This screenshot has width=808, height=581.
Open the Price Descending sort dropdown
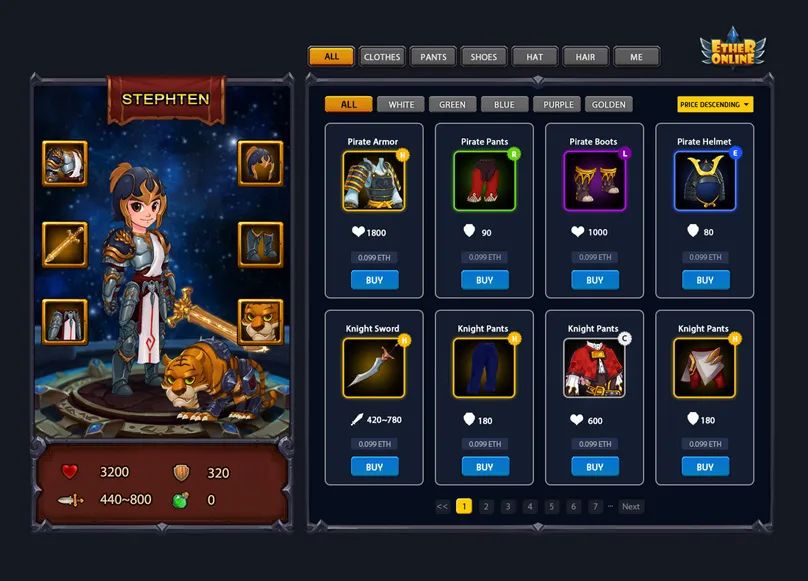coord(714,104)
